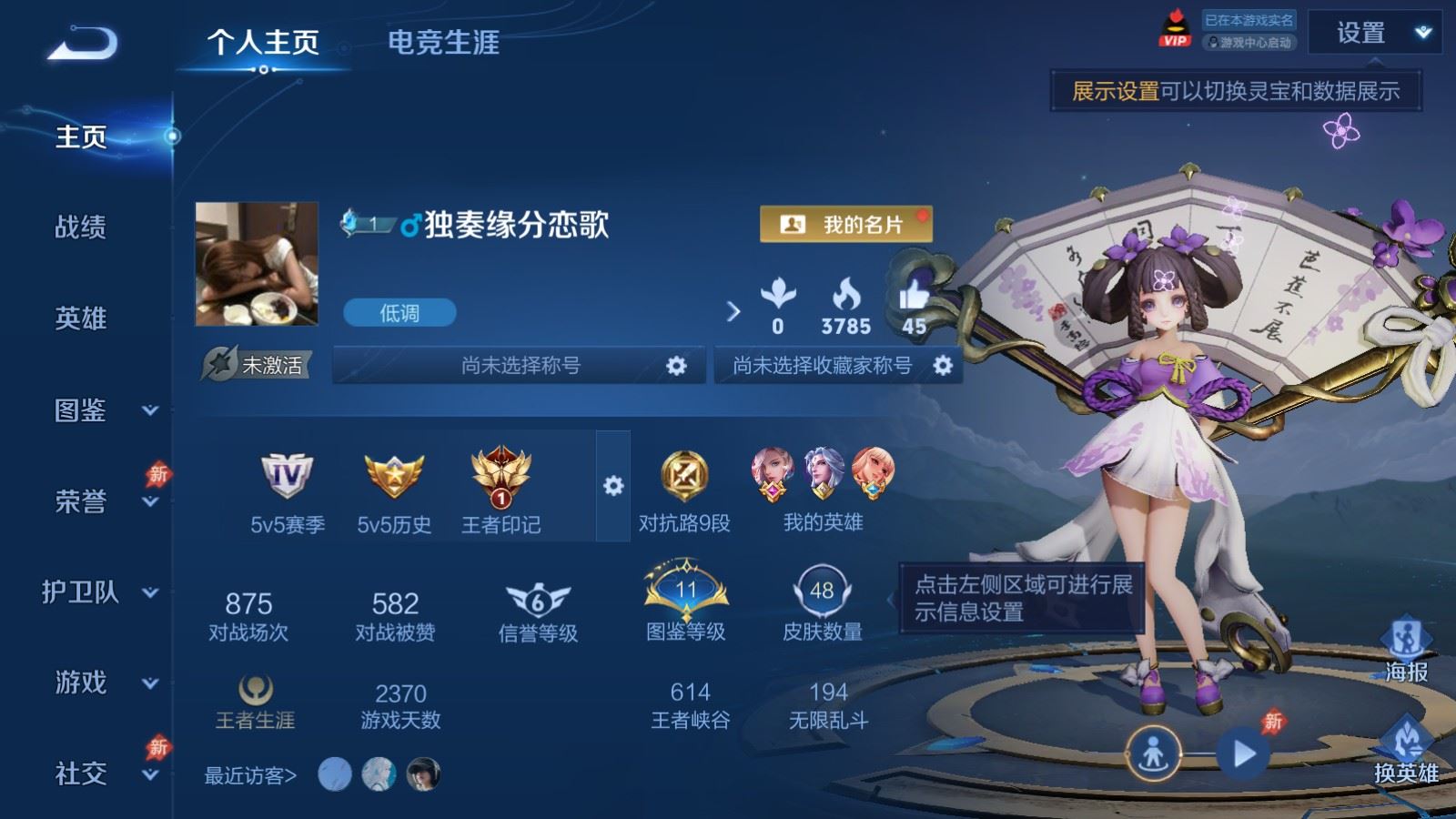Open the 英雄 sidebar section
This screenshot has width=1456, height=819.
81,318
